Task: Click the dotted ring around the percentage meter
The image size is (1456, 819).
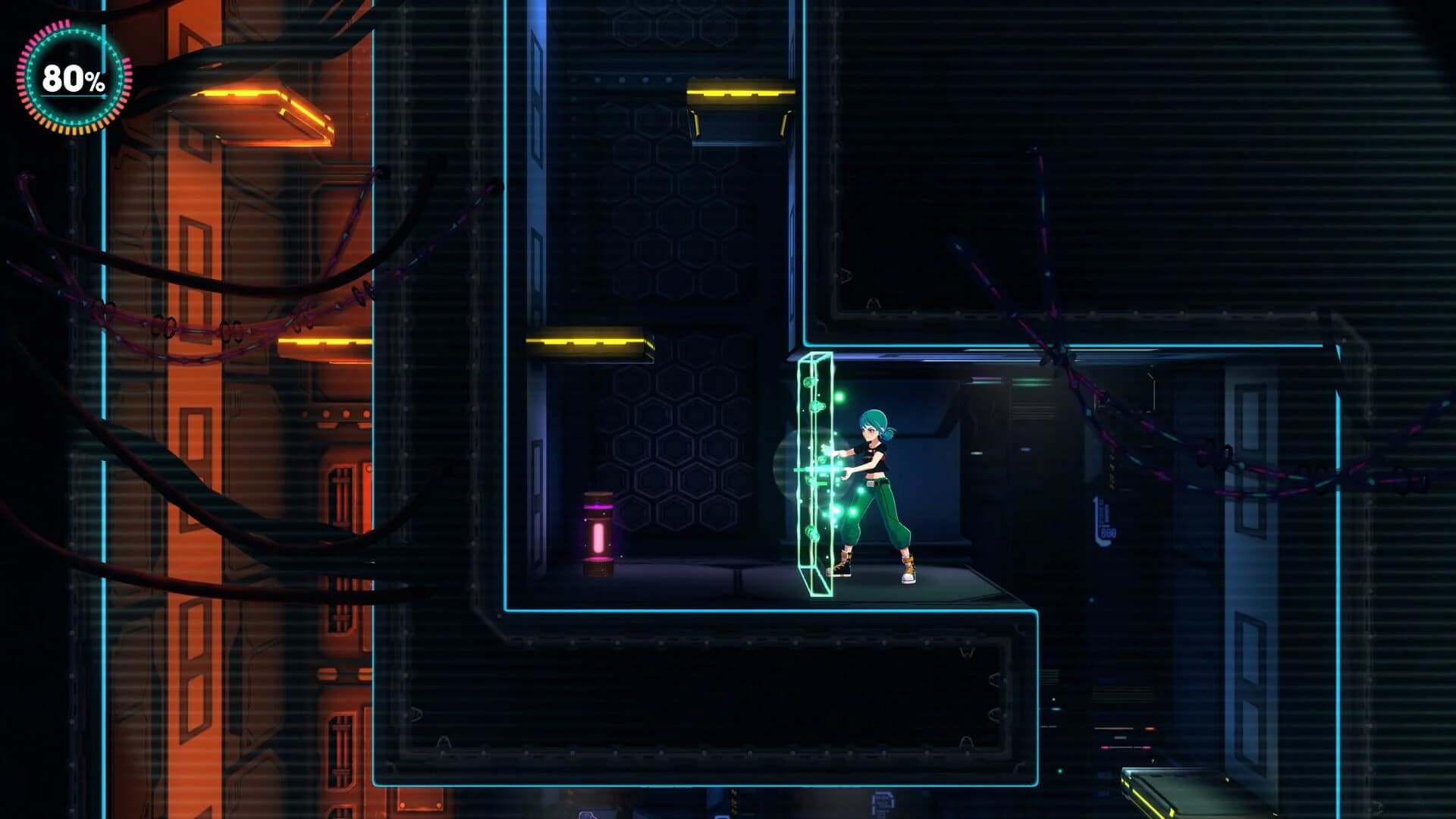Action: pyautogui.click(x=70, y=34)
